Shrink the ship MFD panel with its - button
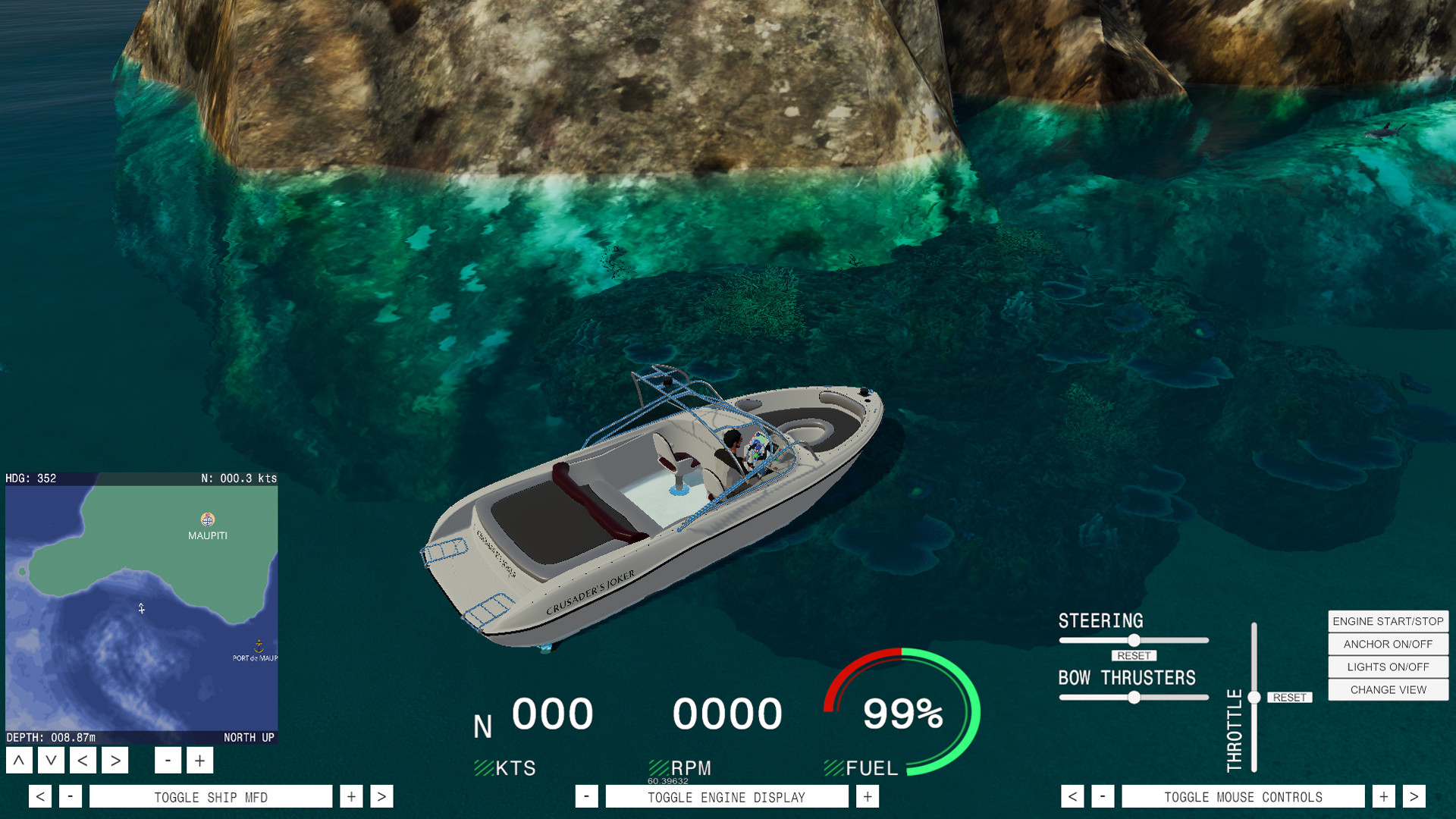 (x=71, y=796)
